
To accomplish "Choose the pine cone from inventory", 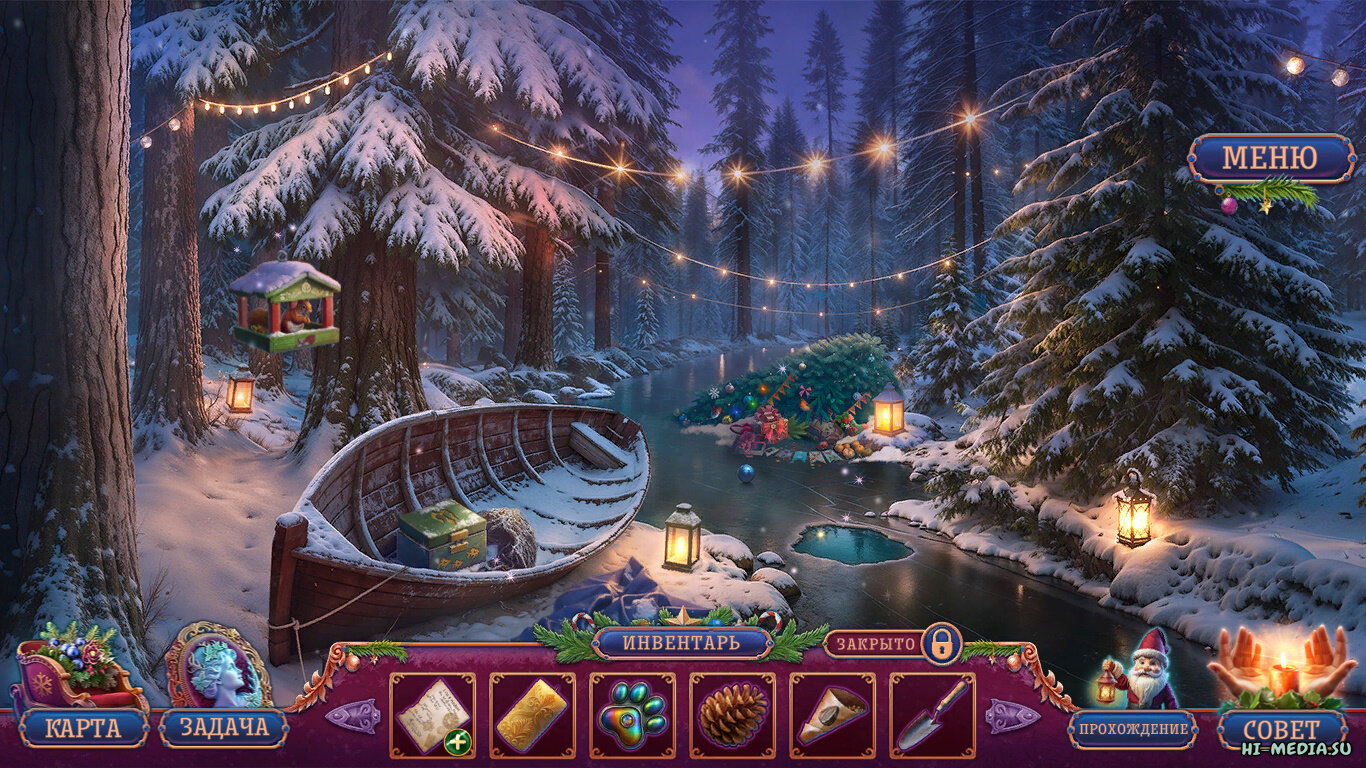I will (x=732, y=714).
